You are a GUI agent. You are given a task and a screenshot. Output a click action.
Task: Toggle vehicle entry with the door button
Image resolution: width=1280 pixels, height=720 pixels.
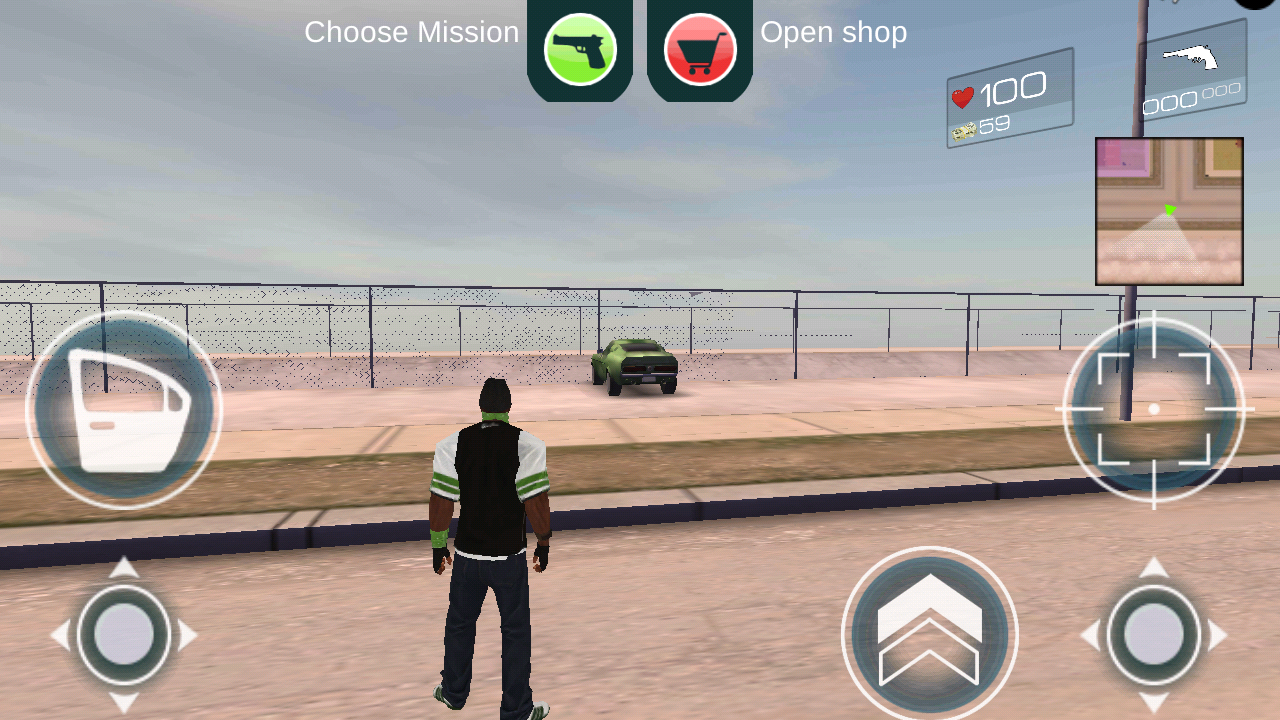click(x=122, y=408)
